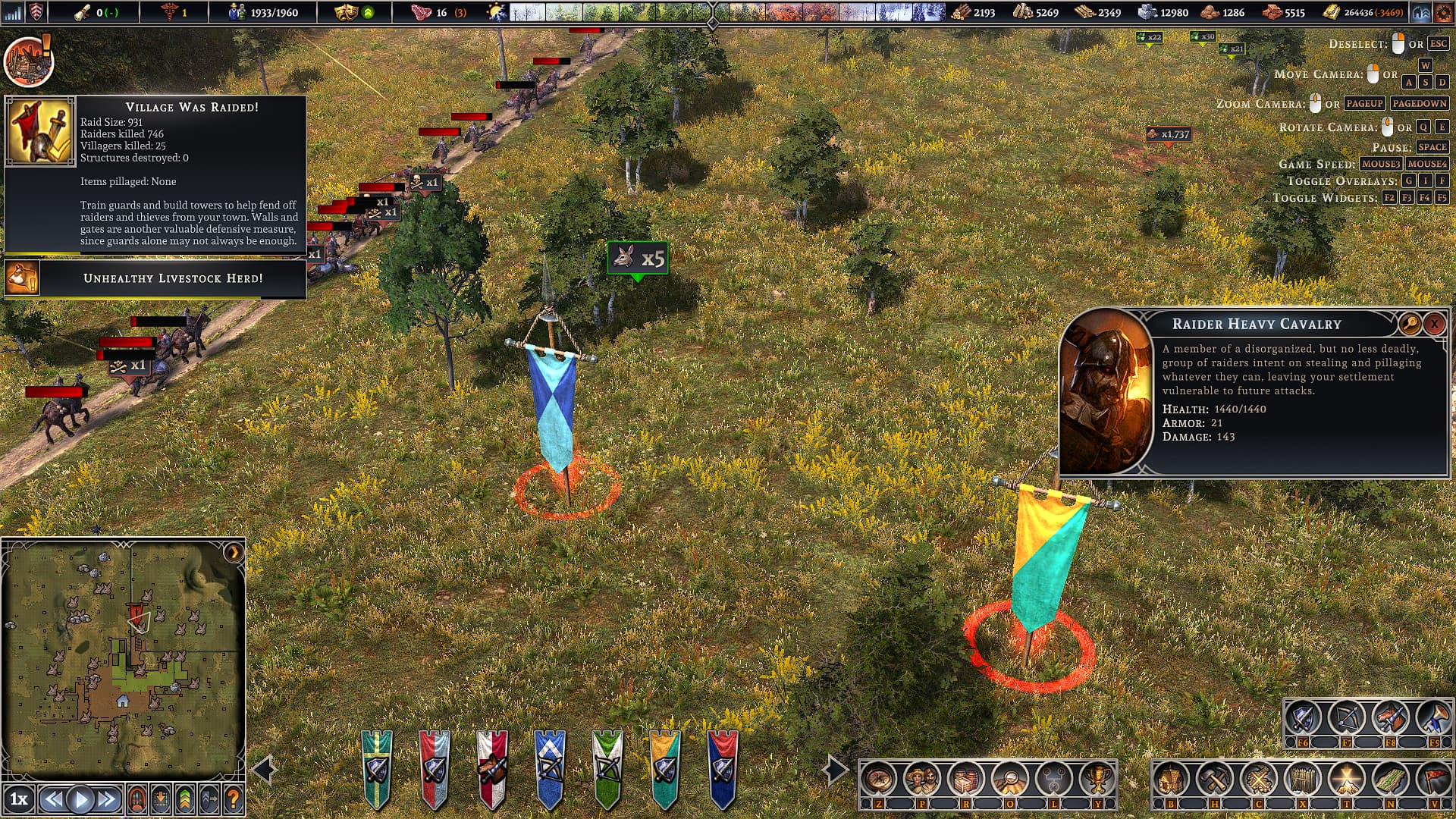Select all archers with the bow icon
This screenshot has height=819, width=1456.
(1347, 717)
